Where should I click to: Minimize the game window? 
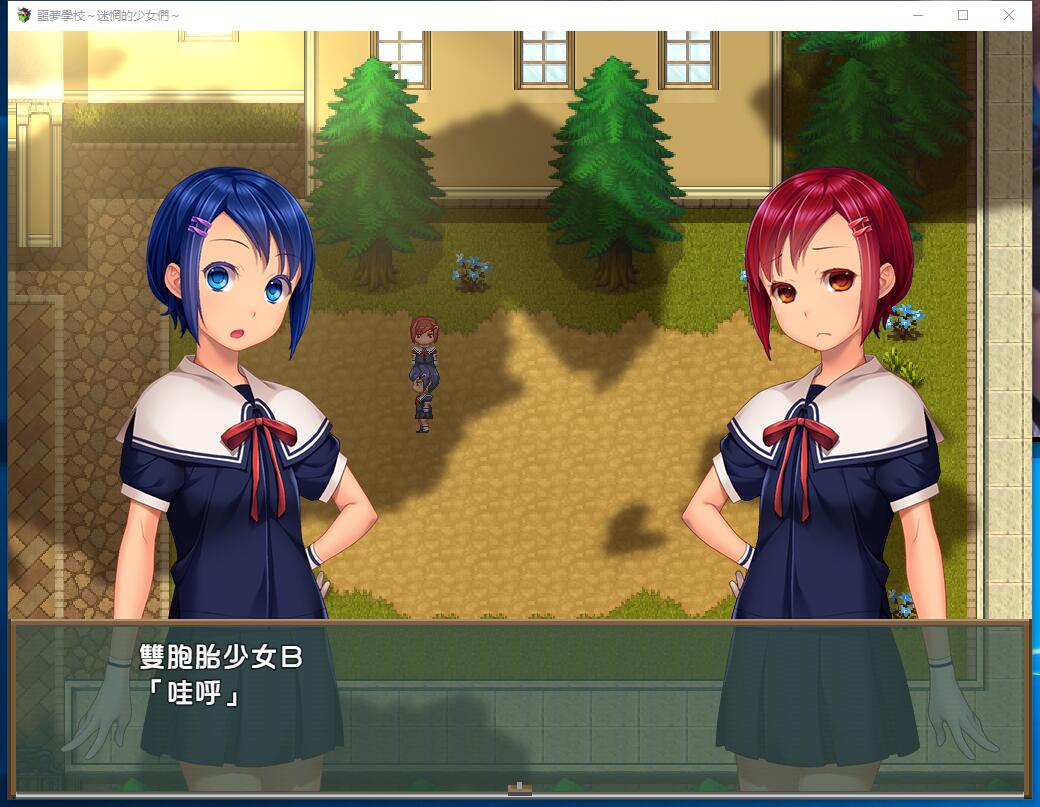click(x=917, y=15)
